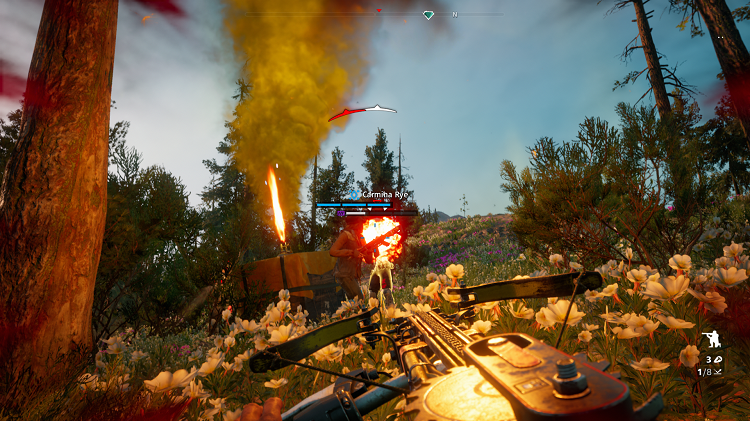Image resolution: width=750 pixels, height=421 pixels.
Task: Click the green diamond marker on the compass
Action: click(x=429, y=15)
